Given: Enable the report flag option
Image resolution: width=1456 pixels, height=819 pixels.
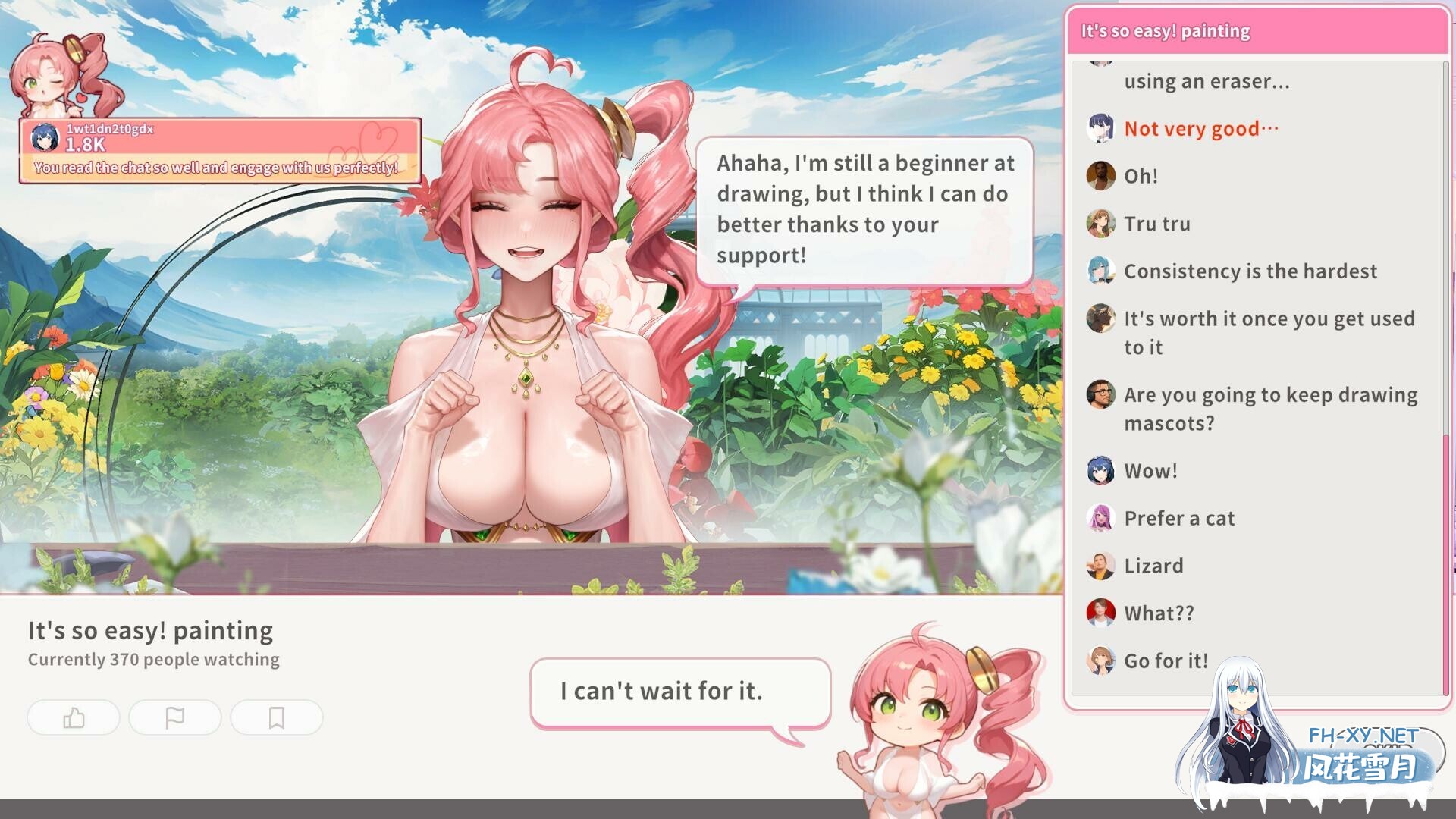Looking at the screenshot, I should coord(175,717).
